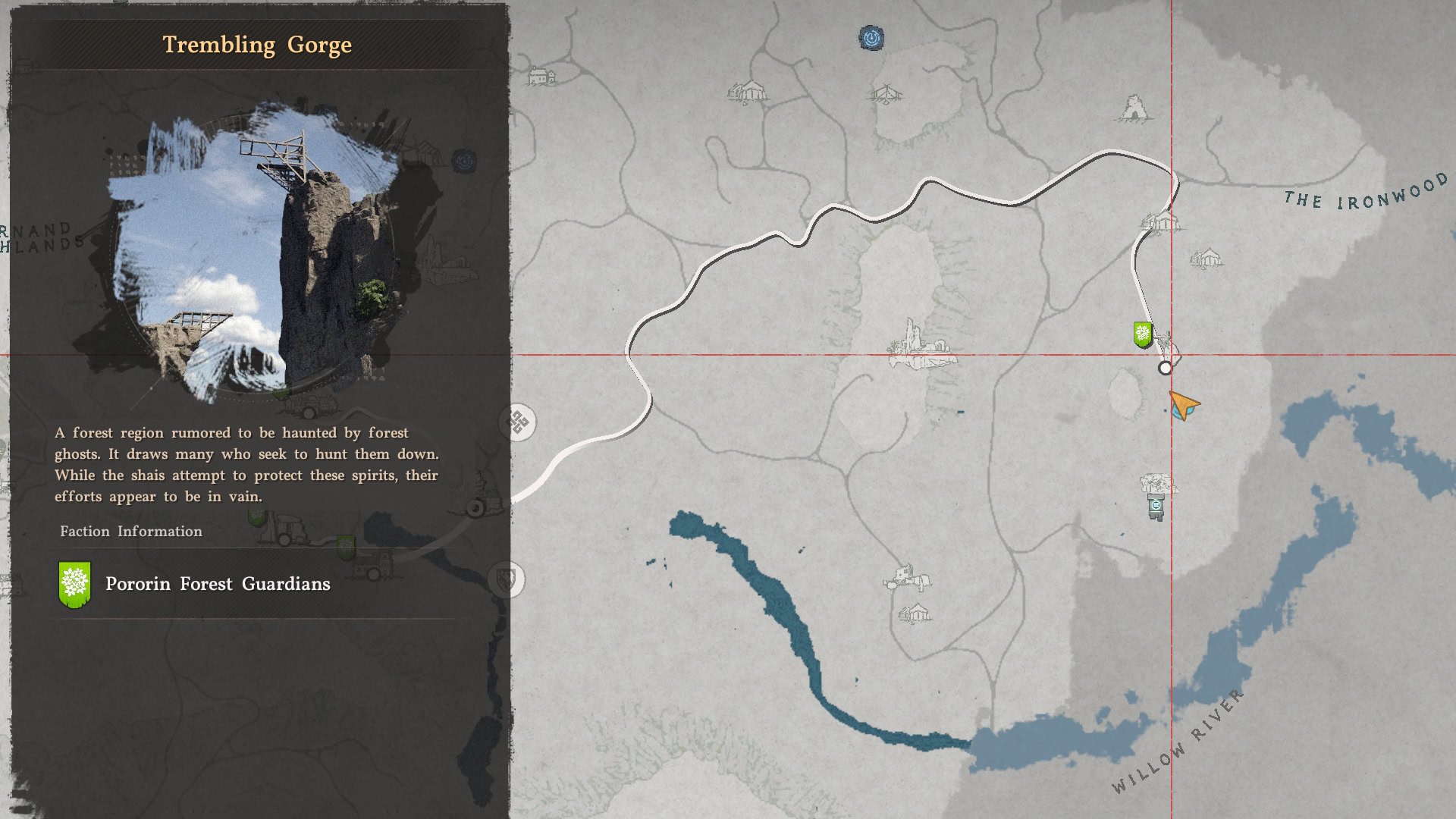Click the stone arch landmark icon
Screen dimensions: 1456x819
pos(1134,109)
